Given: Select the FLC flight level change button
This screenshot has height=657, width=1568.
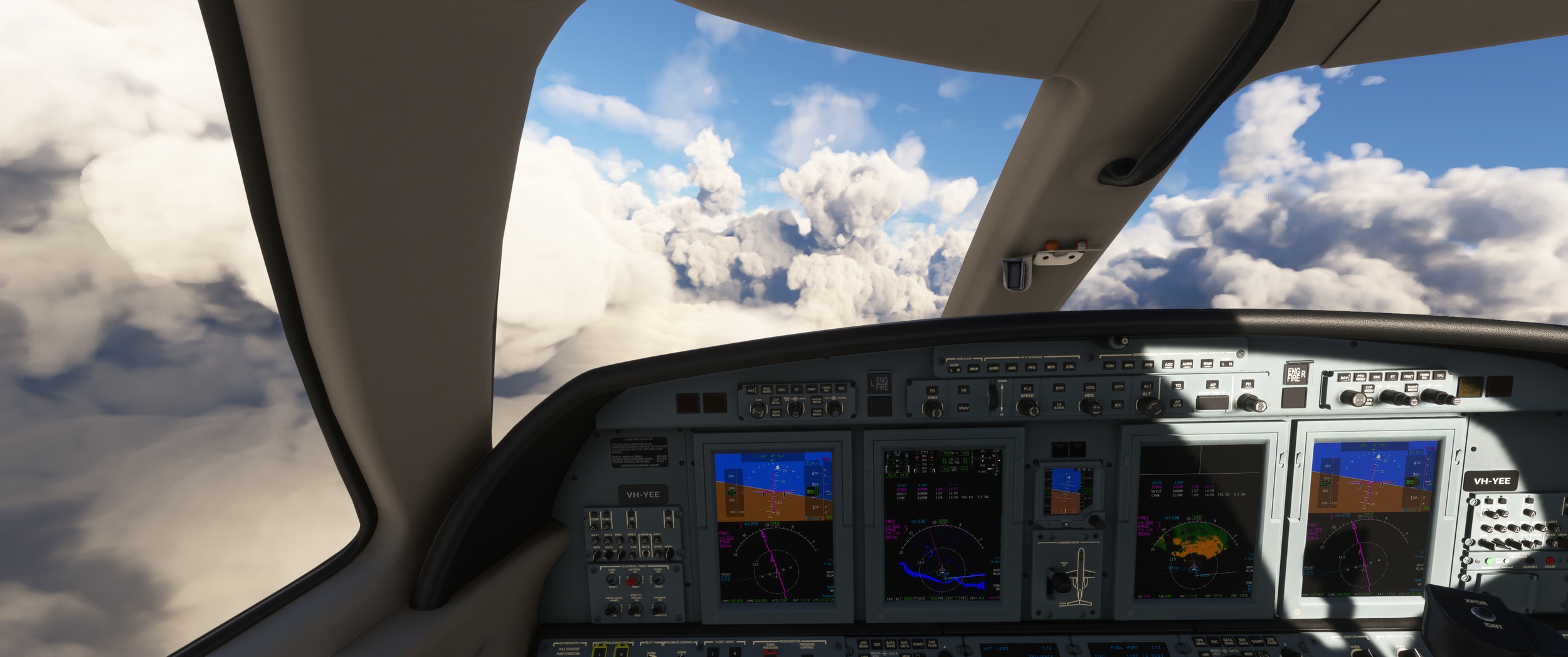Looking at the screenshot, I should point(1027,388).
